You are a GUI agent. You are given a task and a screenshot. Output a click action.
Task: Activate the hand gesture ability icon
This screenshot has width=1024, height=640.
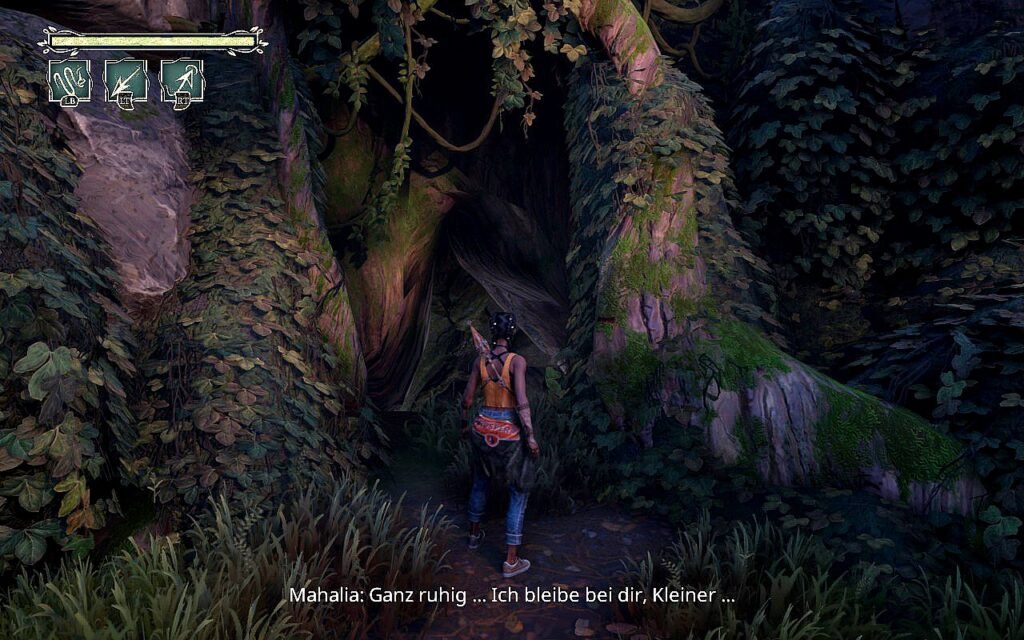[69, 80]
